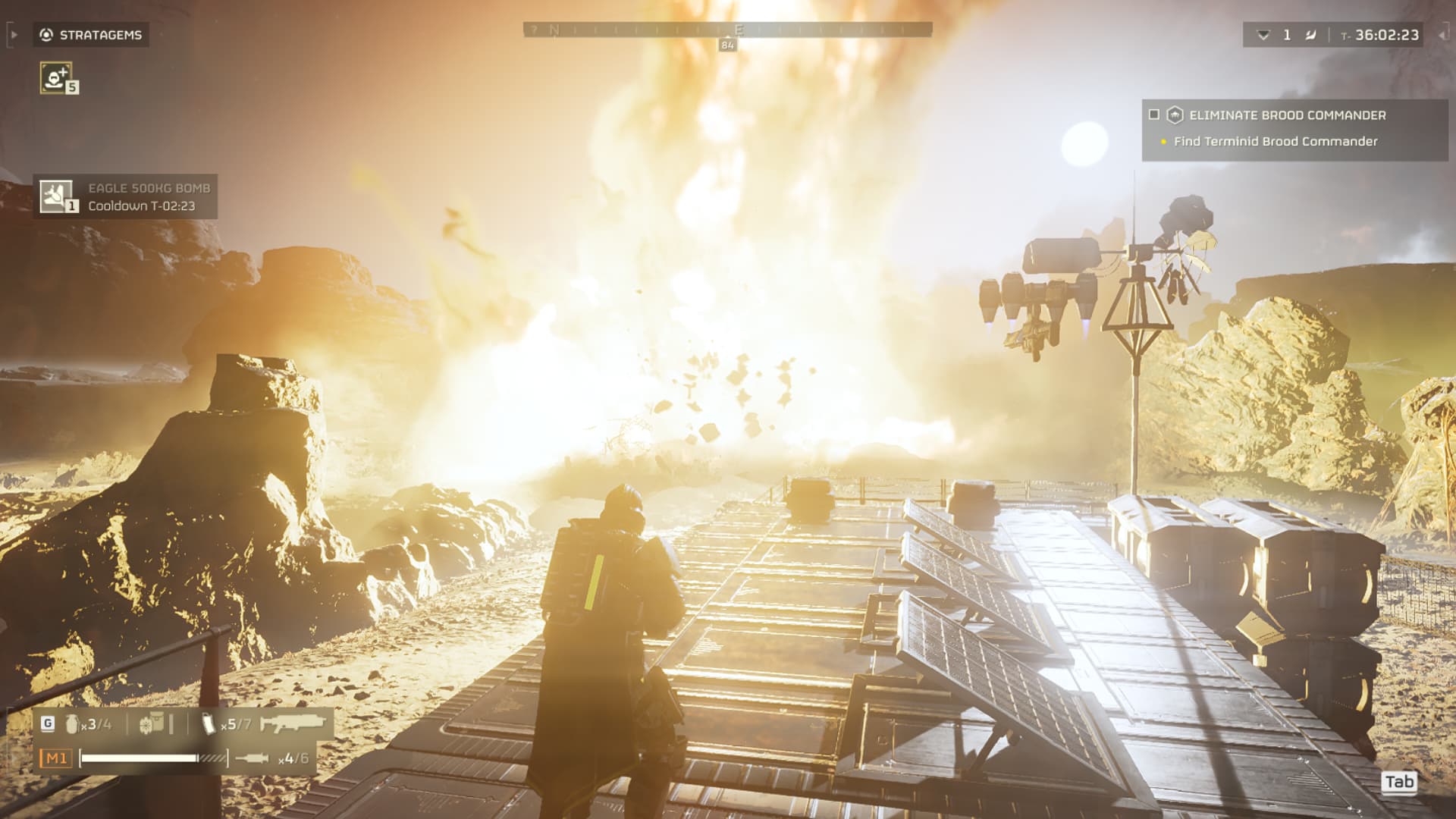Image resolution: width=1456 pixels, height=819 pixels.
Task: Open the Eliminate Brood Commander objective
Action: 1287,115
